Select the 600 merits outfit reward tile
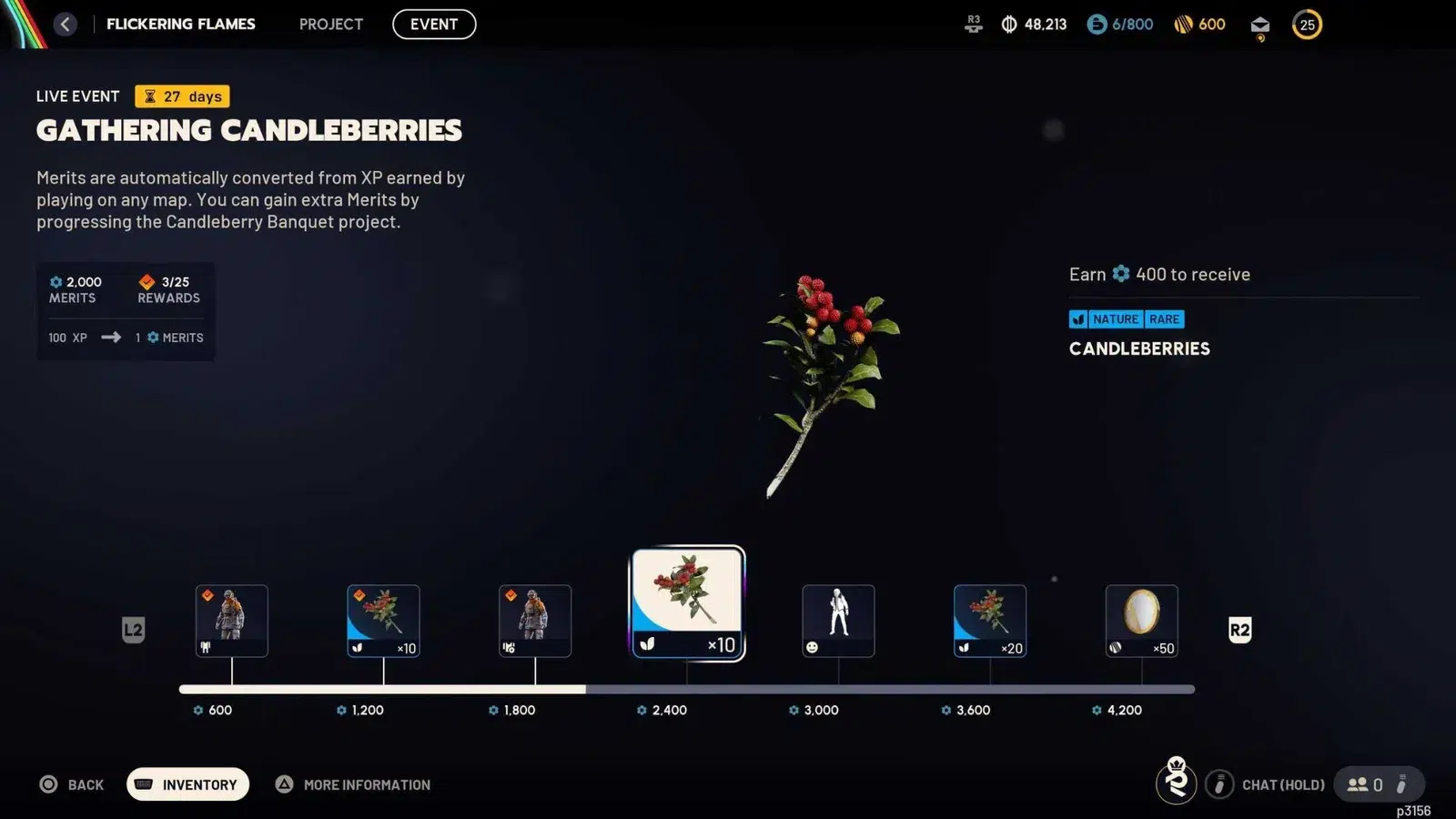The height and width of the screenshot is (819, 1456). pos(232,621)
